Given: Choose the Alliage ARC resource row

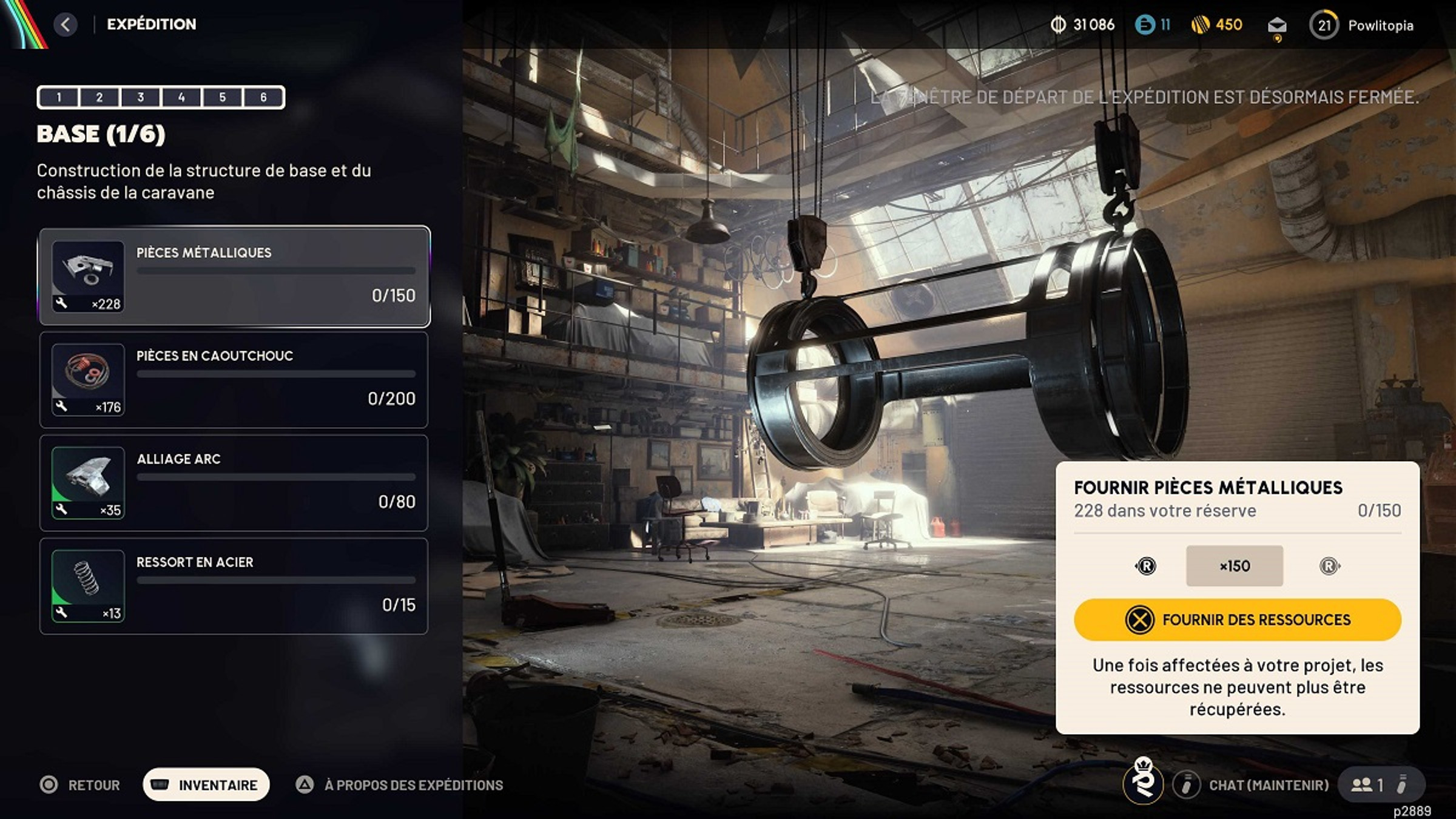Looking at the screenshot, I should [x=234, y=483].
